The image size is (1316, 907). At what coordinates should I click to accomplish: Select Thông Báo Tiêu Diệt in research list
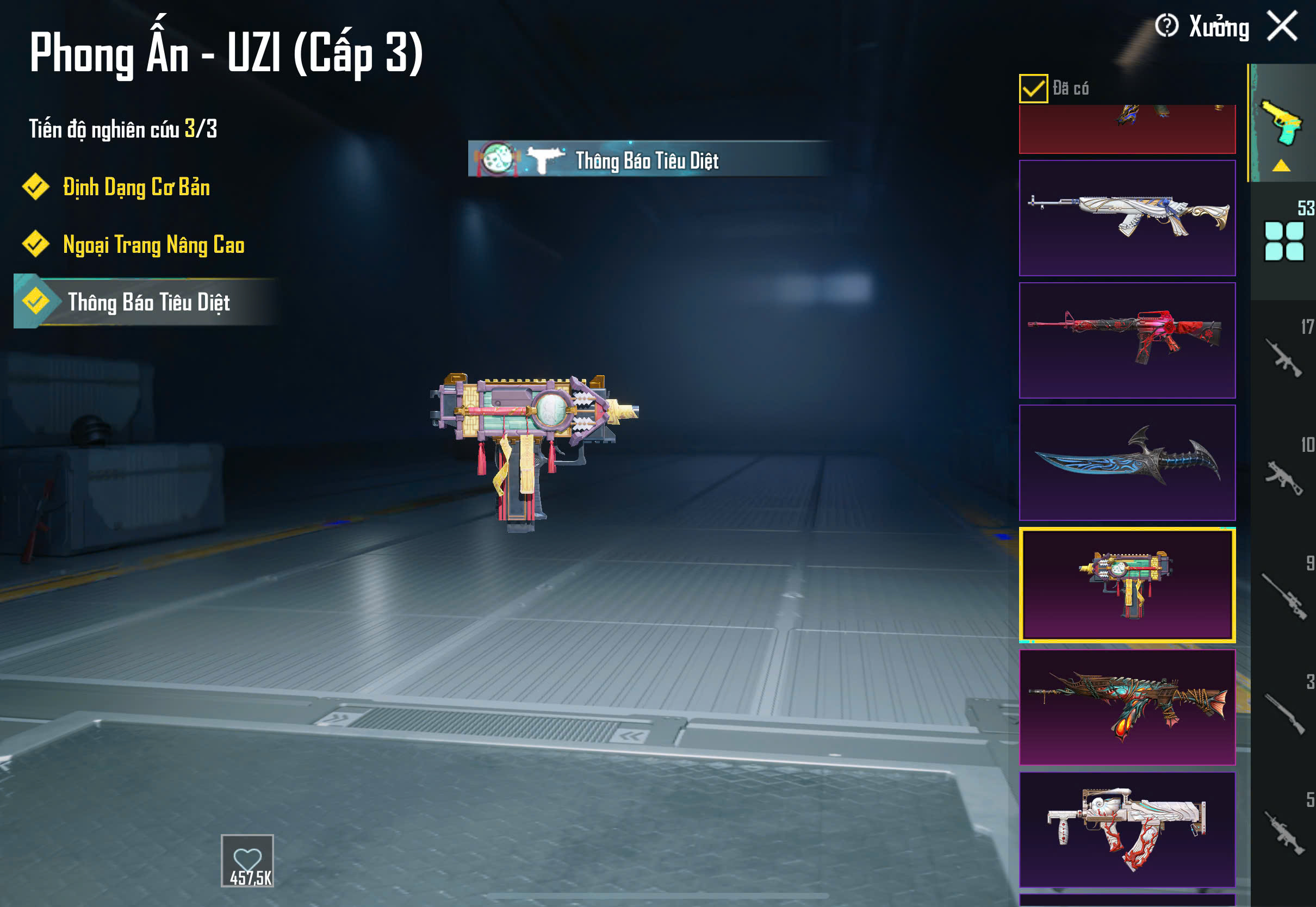pos(148,302)
